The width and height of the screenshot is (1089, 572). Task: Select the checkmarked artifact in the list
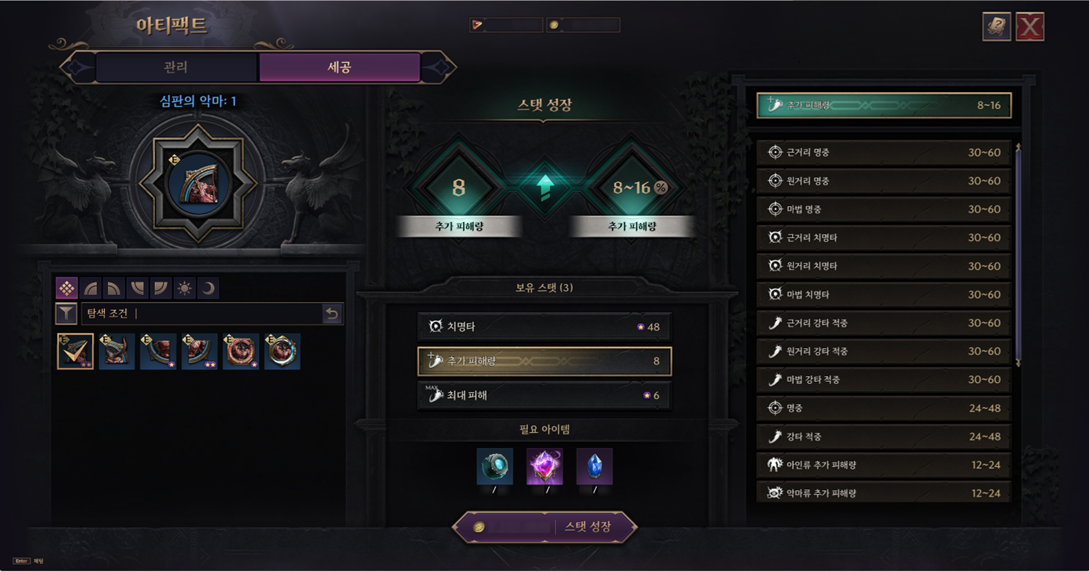75,352
